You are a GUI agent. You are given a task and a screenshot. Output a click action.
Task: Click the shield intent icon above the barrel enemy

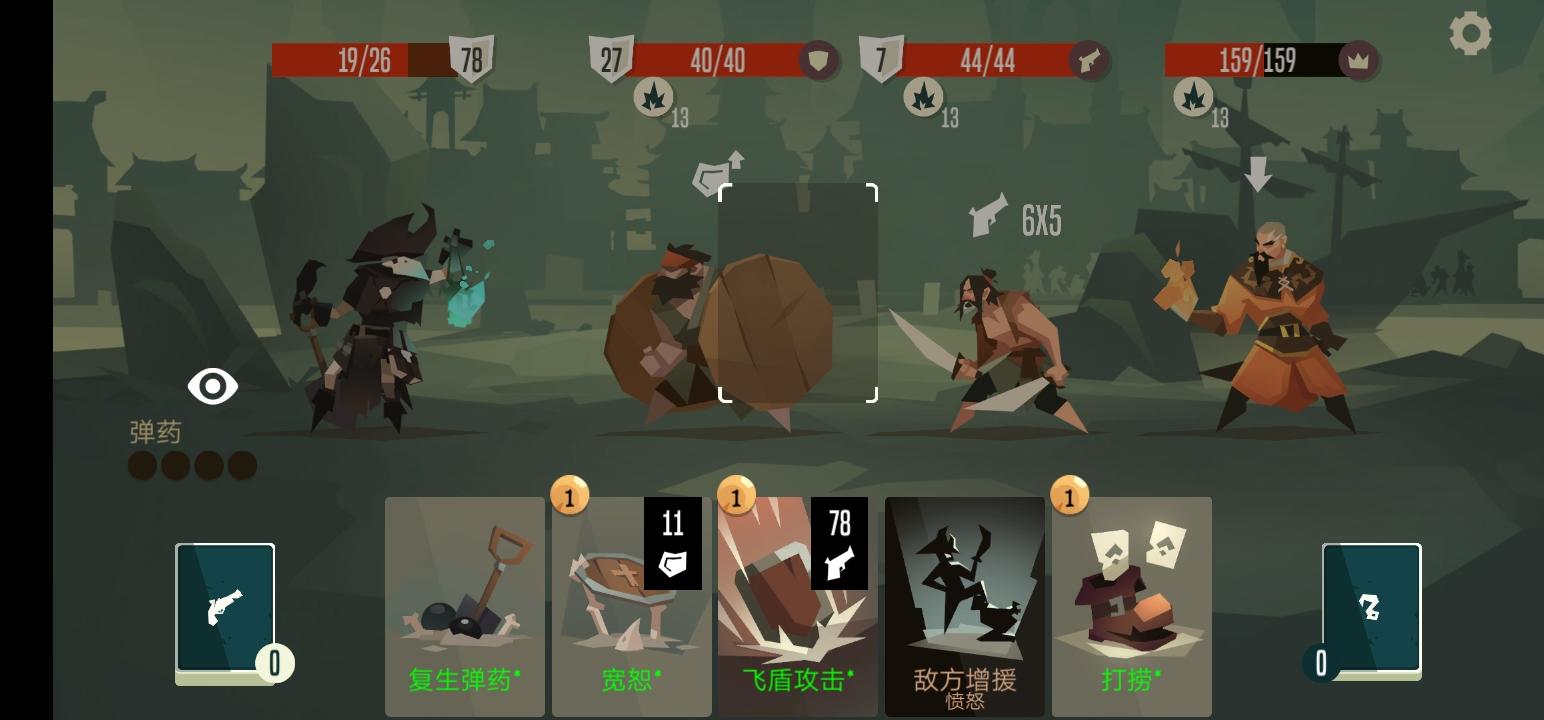click(x=717, y=176)
